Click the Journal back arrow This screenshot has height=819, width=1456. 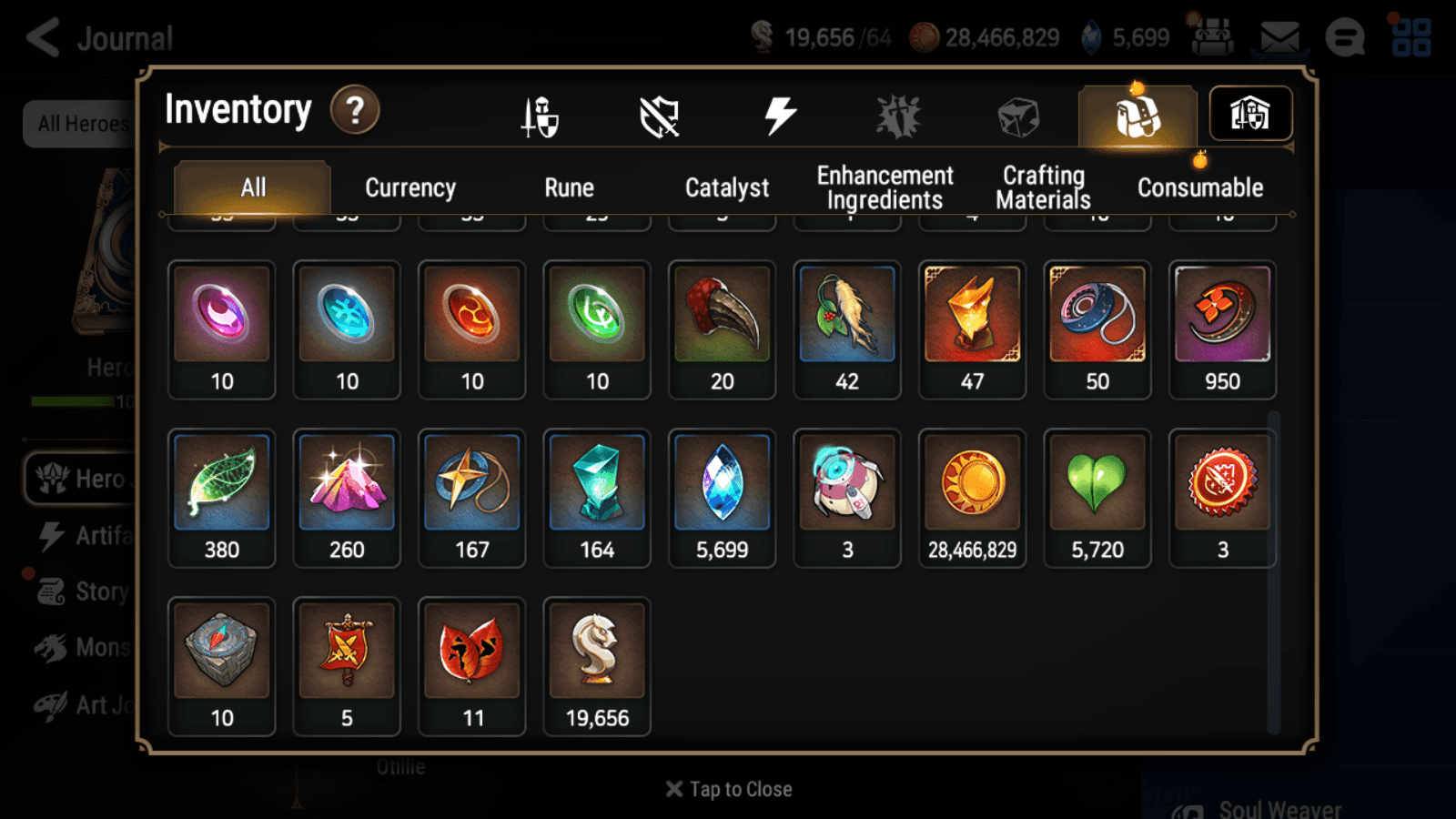click(x=41, y=38)
